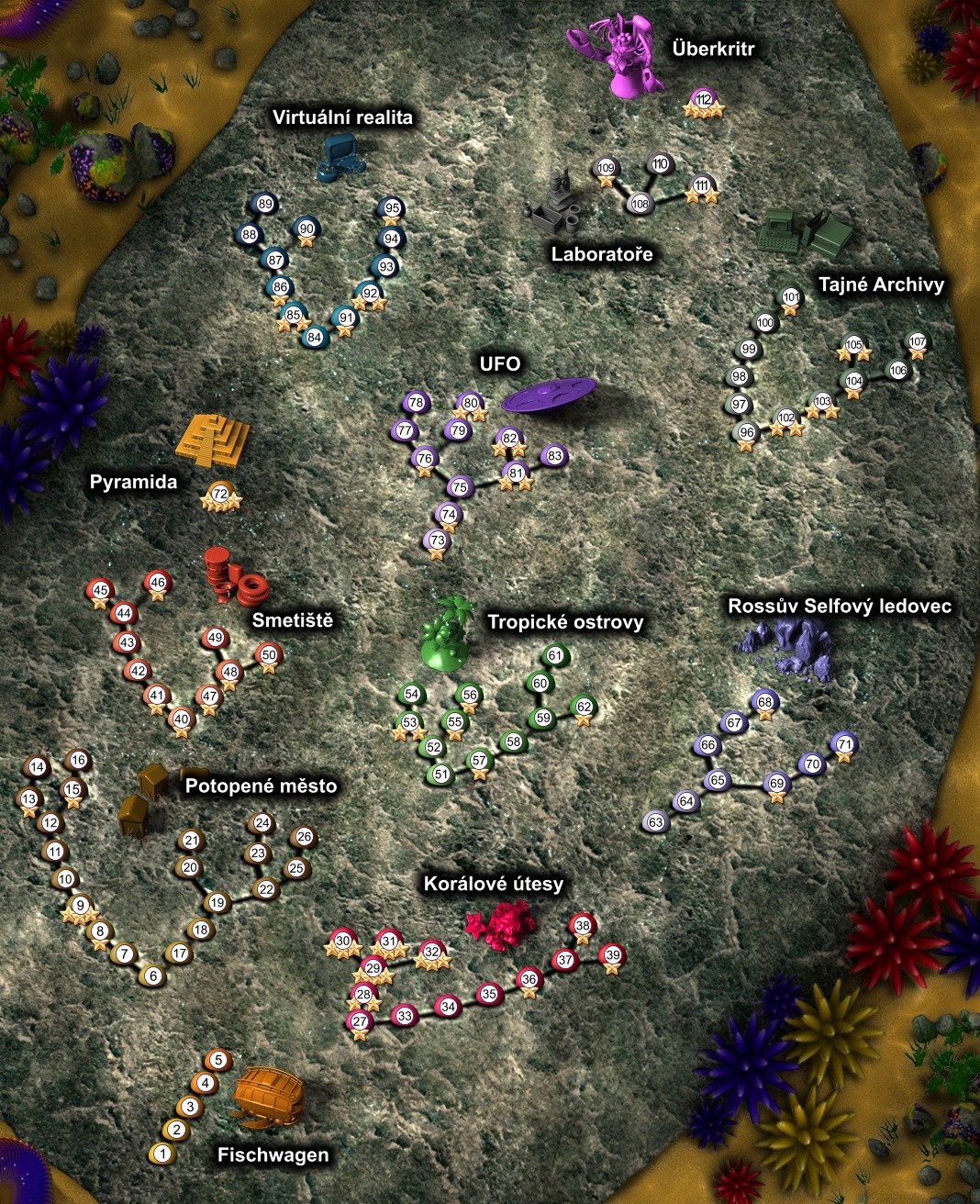The width and height of the screenshot is (980, 1204).
Task: Choose level 73 node
Action: tap(437, 541)
